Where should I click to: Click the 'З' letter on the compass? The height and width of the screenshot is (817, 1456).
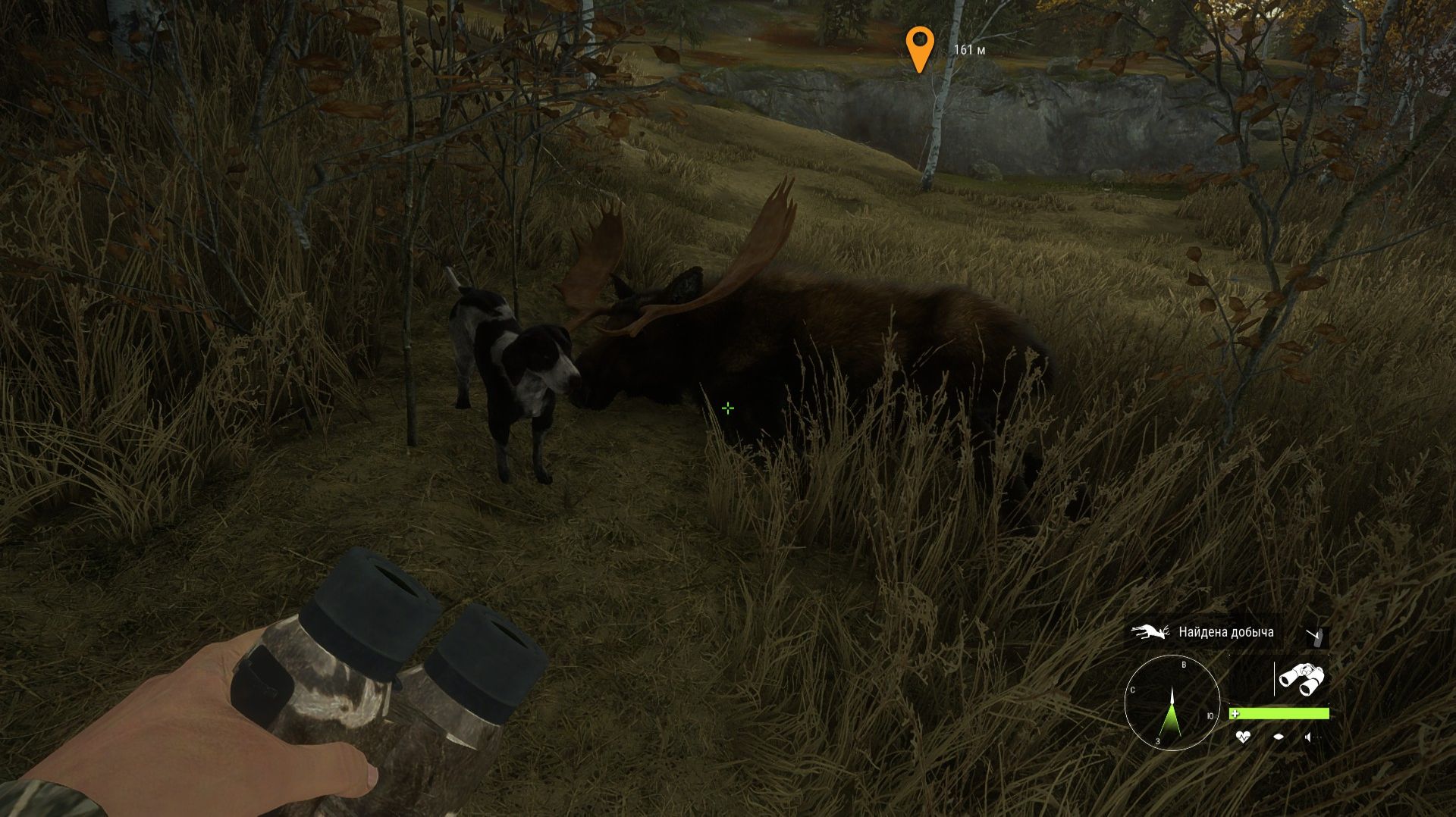pos(1157,740)
